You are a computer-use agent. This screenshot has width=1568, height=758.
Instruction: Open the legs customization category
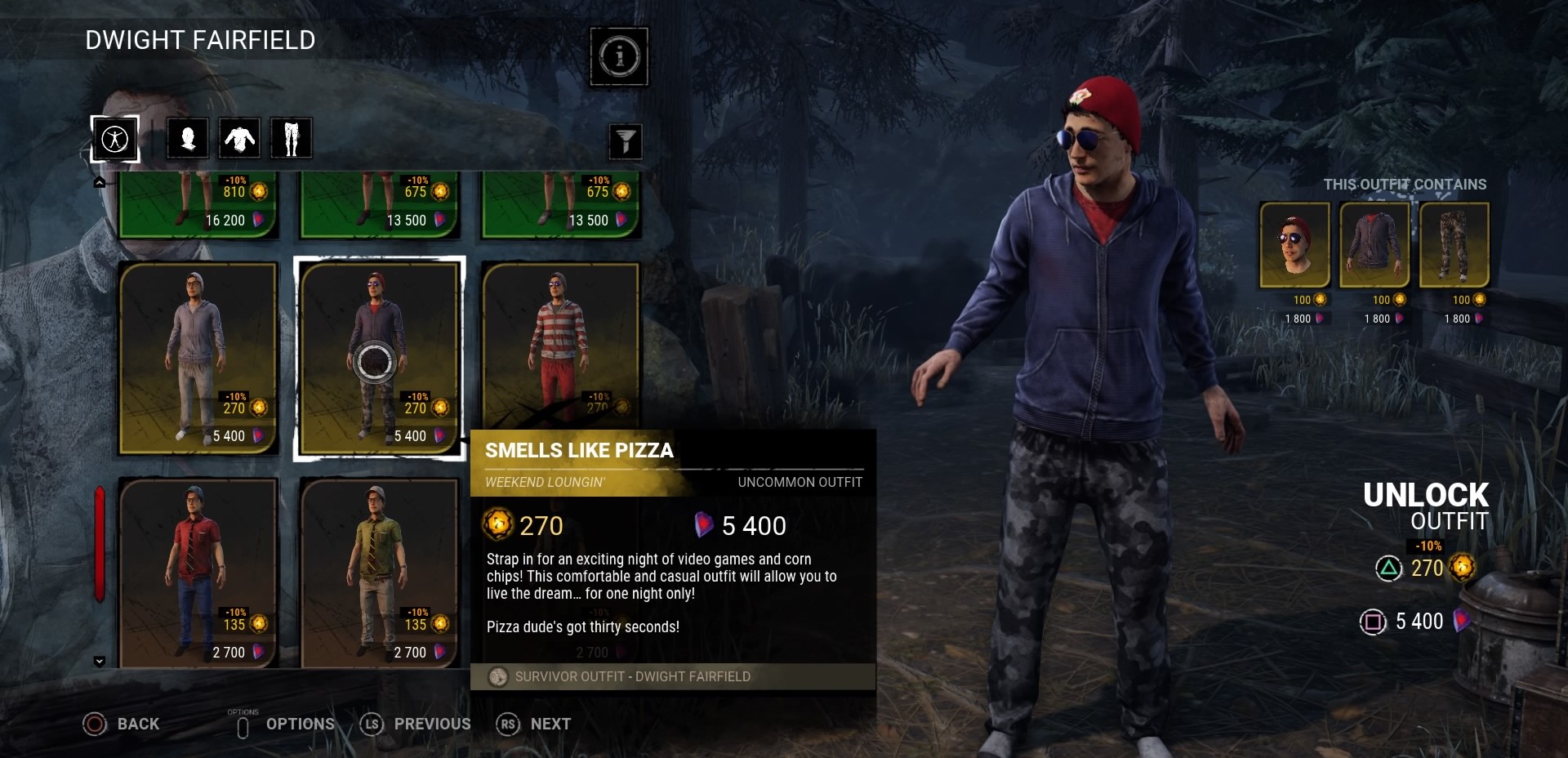coord(292,138)
